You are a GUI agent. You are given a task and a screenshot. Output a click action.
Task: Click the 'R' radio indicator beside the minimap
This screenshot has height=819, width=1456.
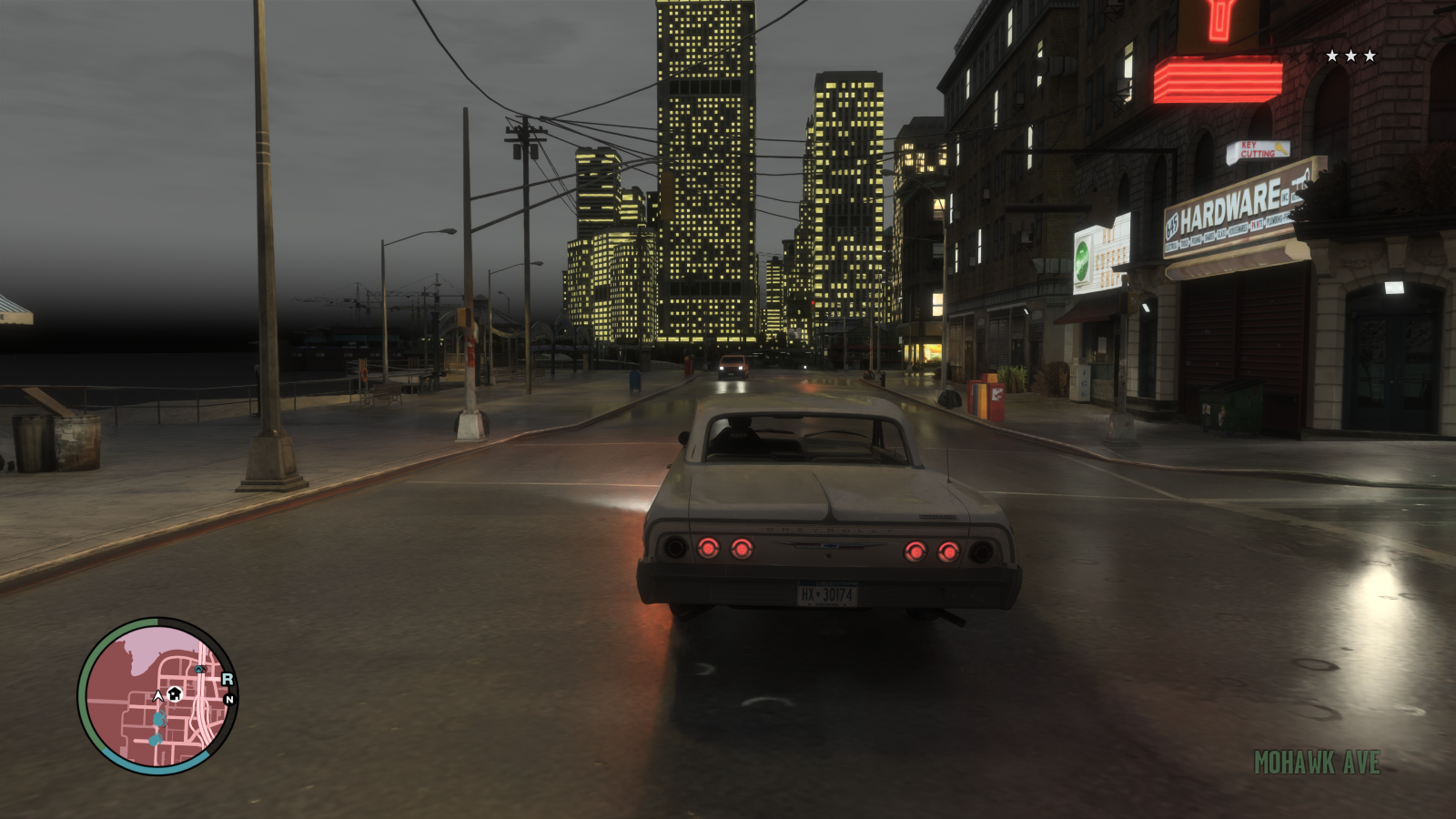tap(227, 679)
